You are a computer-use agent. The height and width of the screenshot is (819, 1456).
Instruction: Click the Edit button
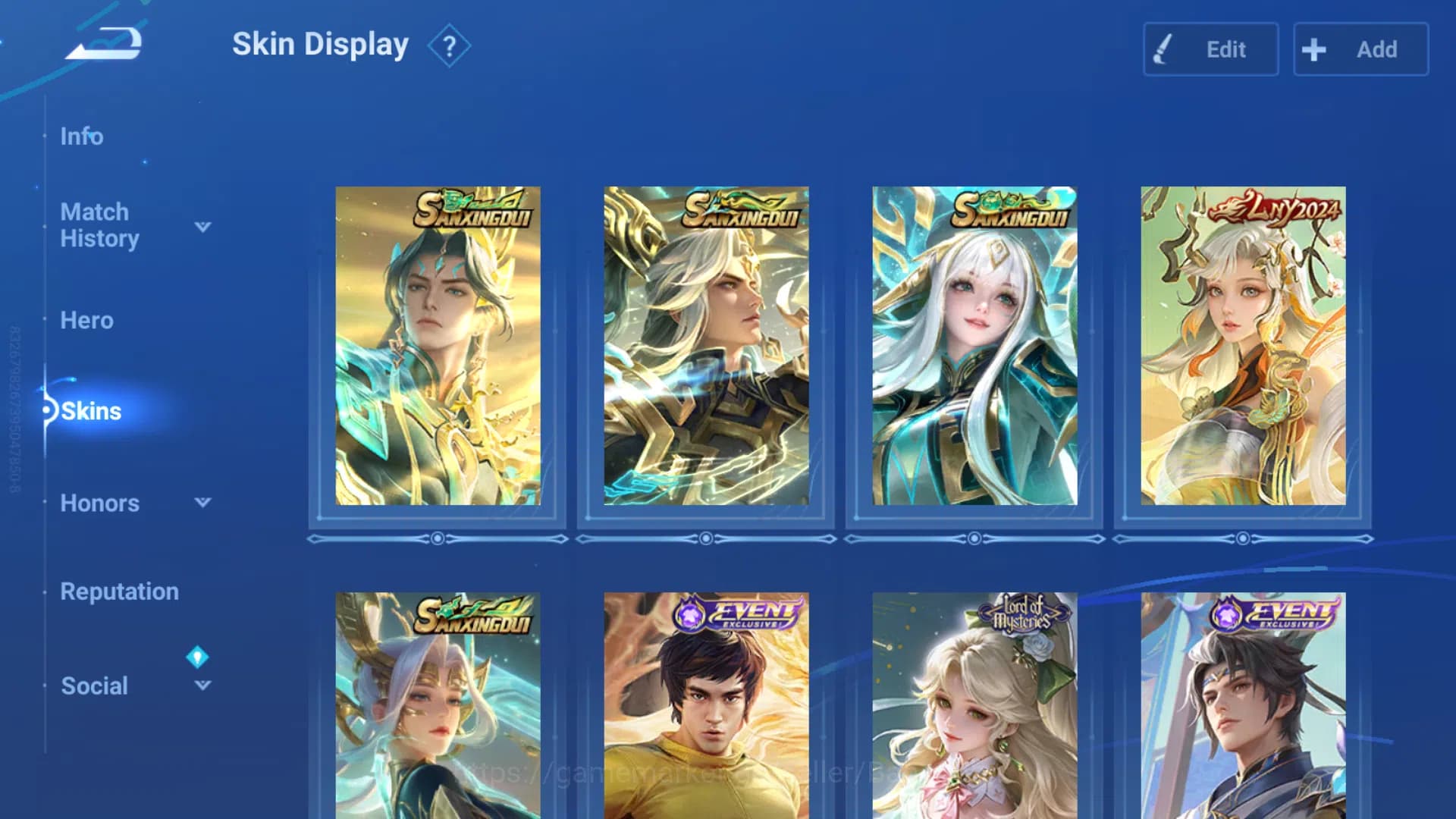tap(1211, 49)
